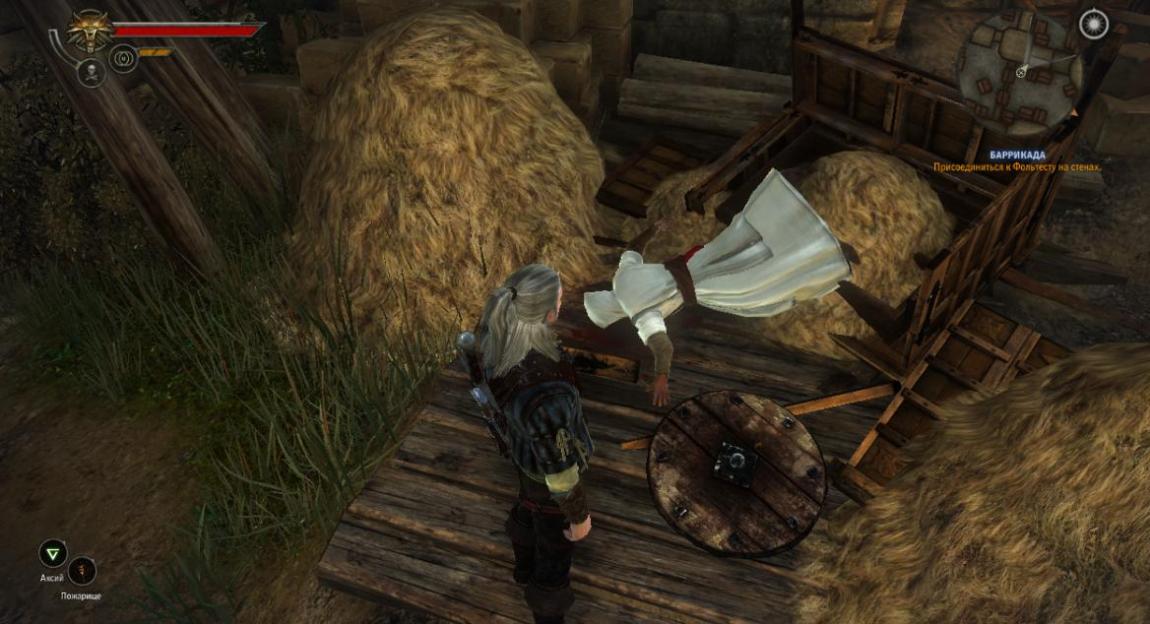Activate the Аксий sign icon

click(52, 554)
